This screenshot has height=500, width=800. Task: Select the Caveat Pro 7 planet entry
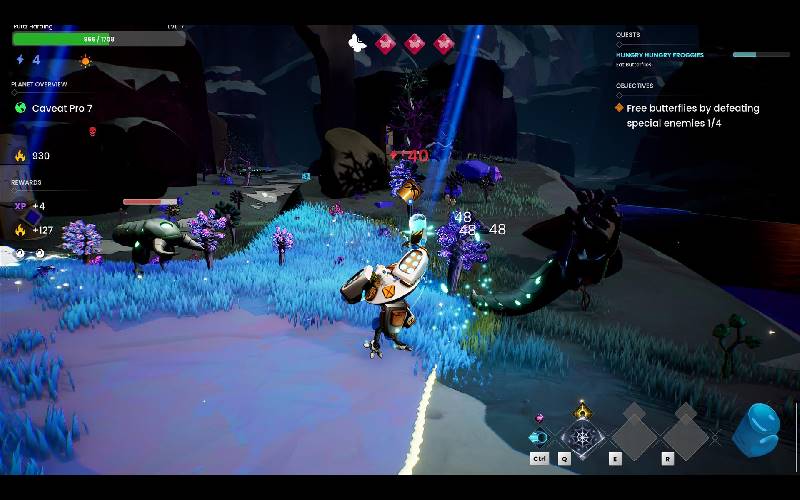tap(62, 108)
